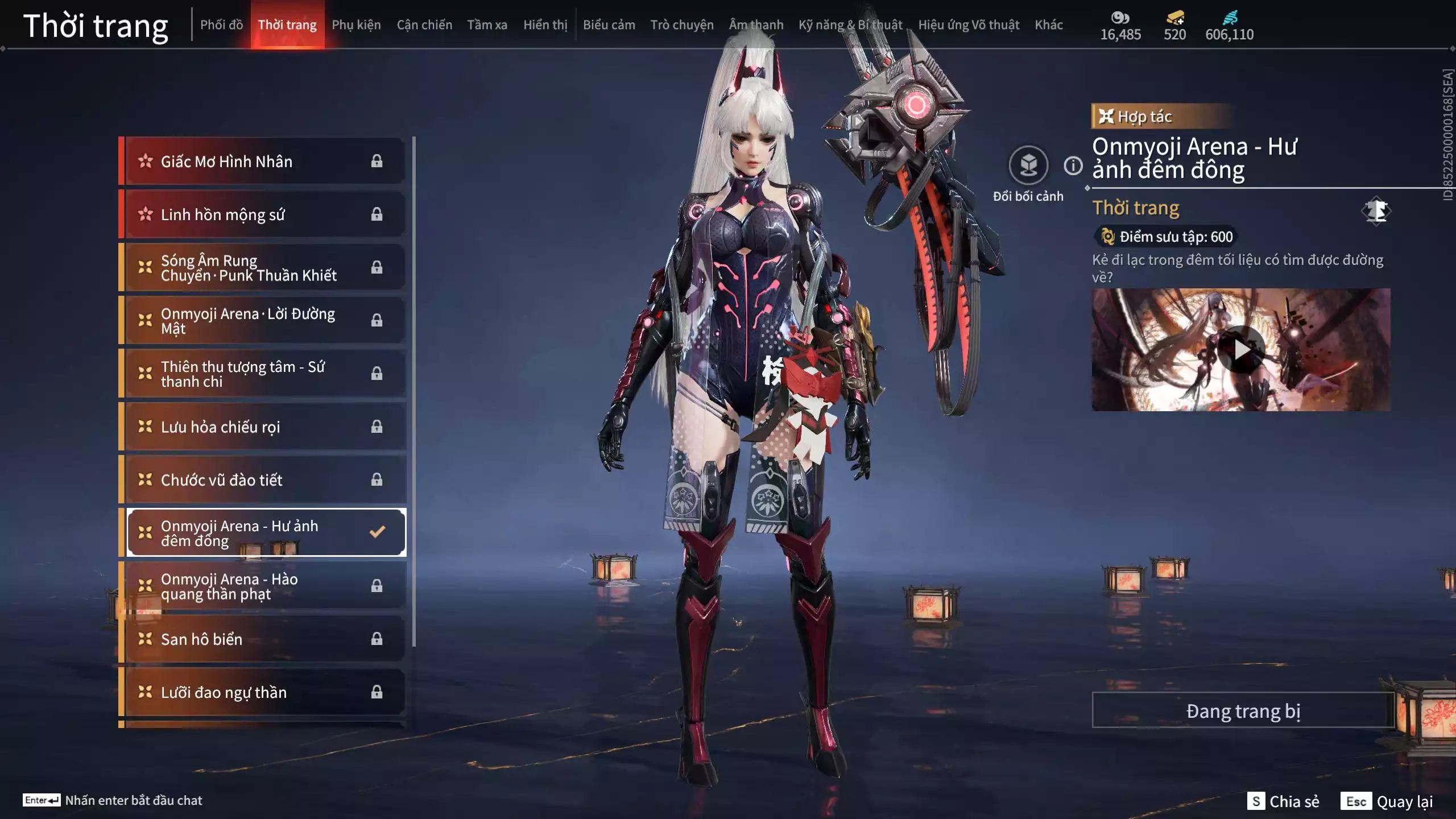
Task: Select the Cận chiến tab
Action: point(424,25)
